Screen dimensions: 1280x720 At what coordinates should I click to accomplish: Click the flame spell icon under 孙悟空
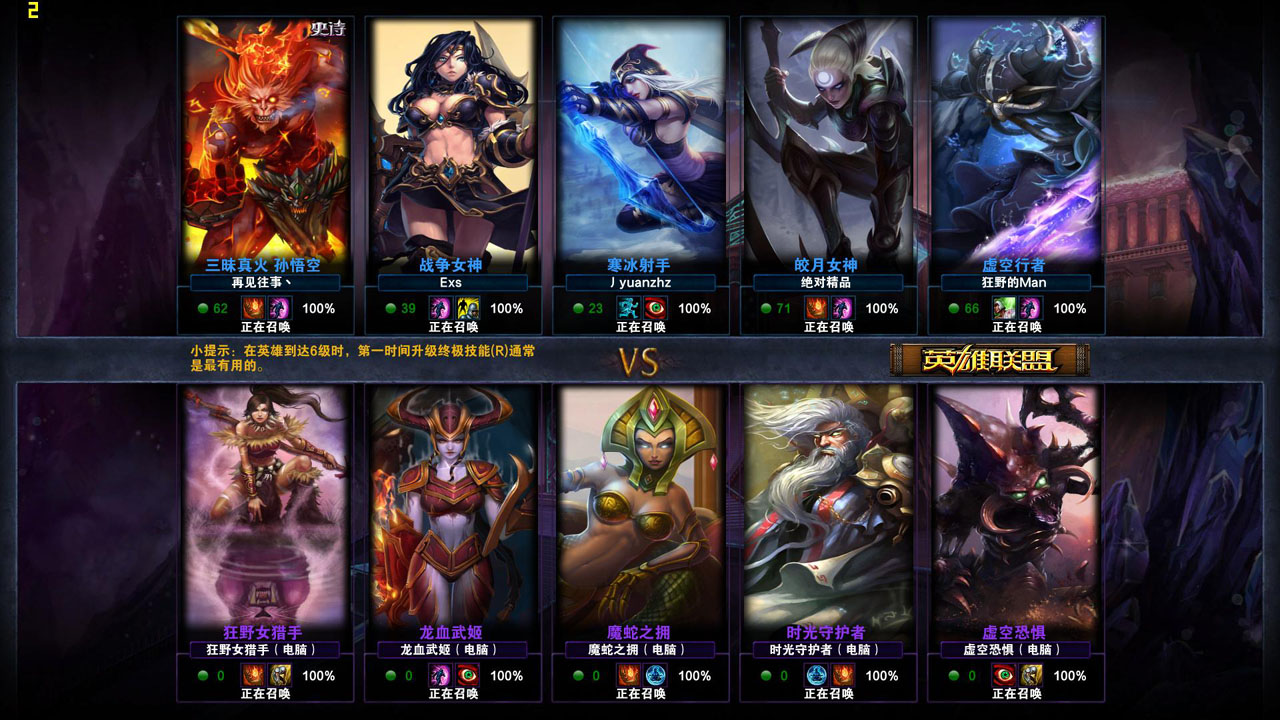coord(253,308)
